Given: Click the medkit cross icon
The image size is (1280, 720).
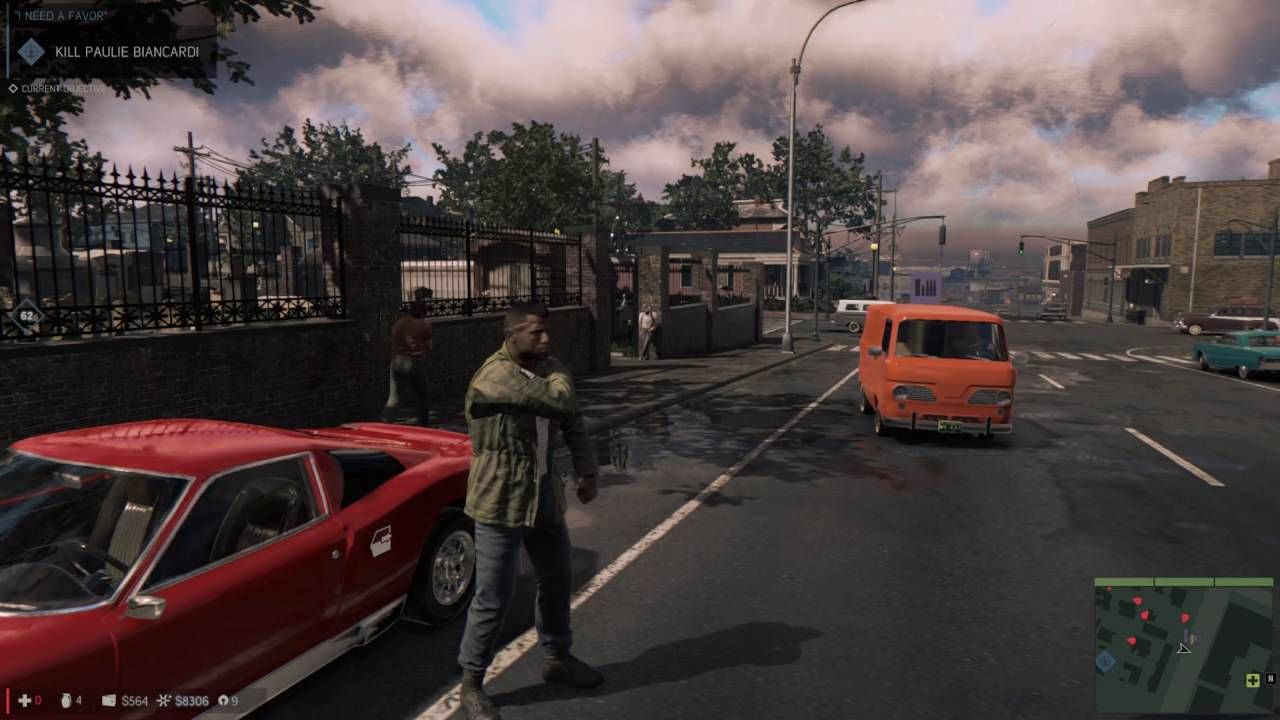Looking at the screenshot, I should coord(23,701).
